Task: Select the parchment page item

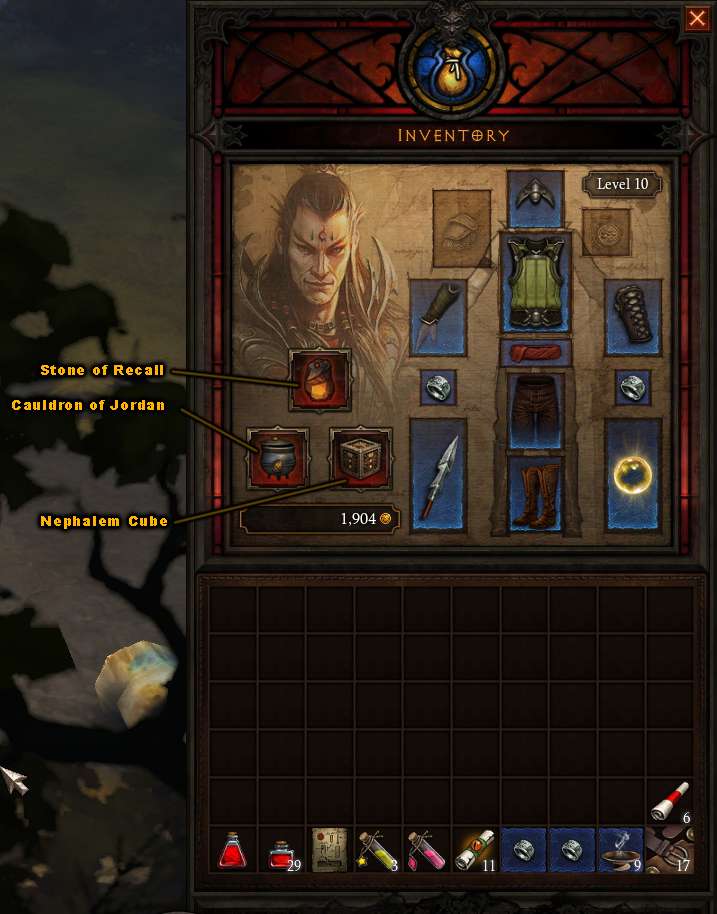Action: (329, 850)
